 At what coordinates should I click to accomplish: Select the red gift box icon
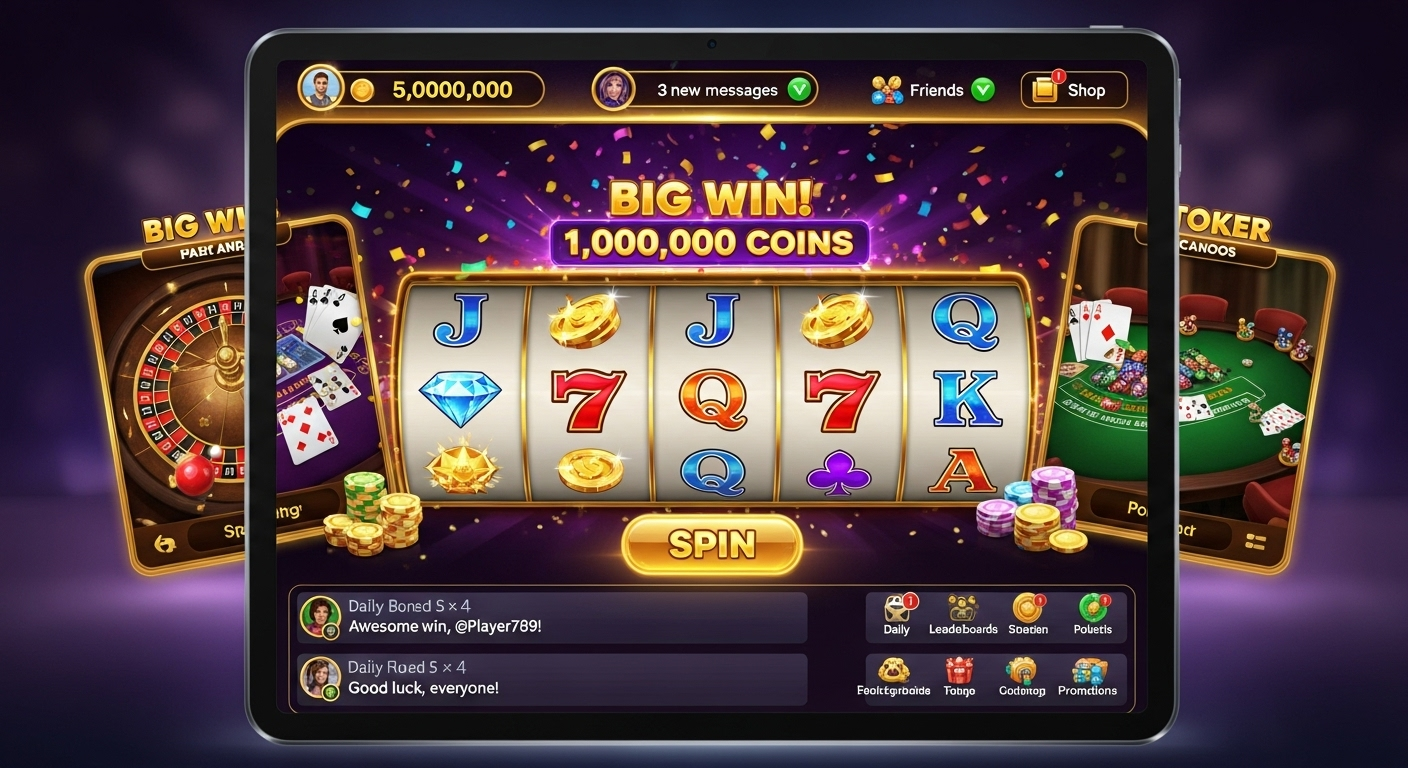(959, 676)
